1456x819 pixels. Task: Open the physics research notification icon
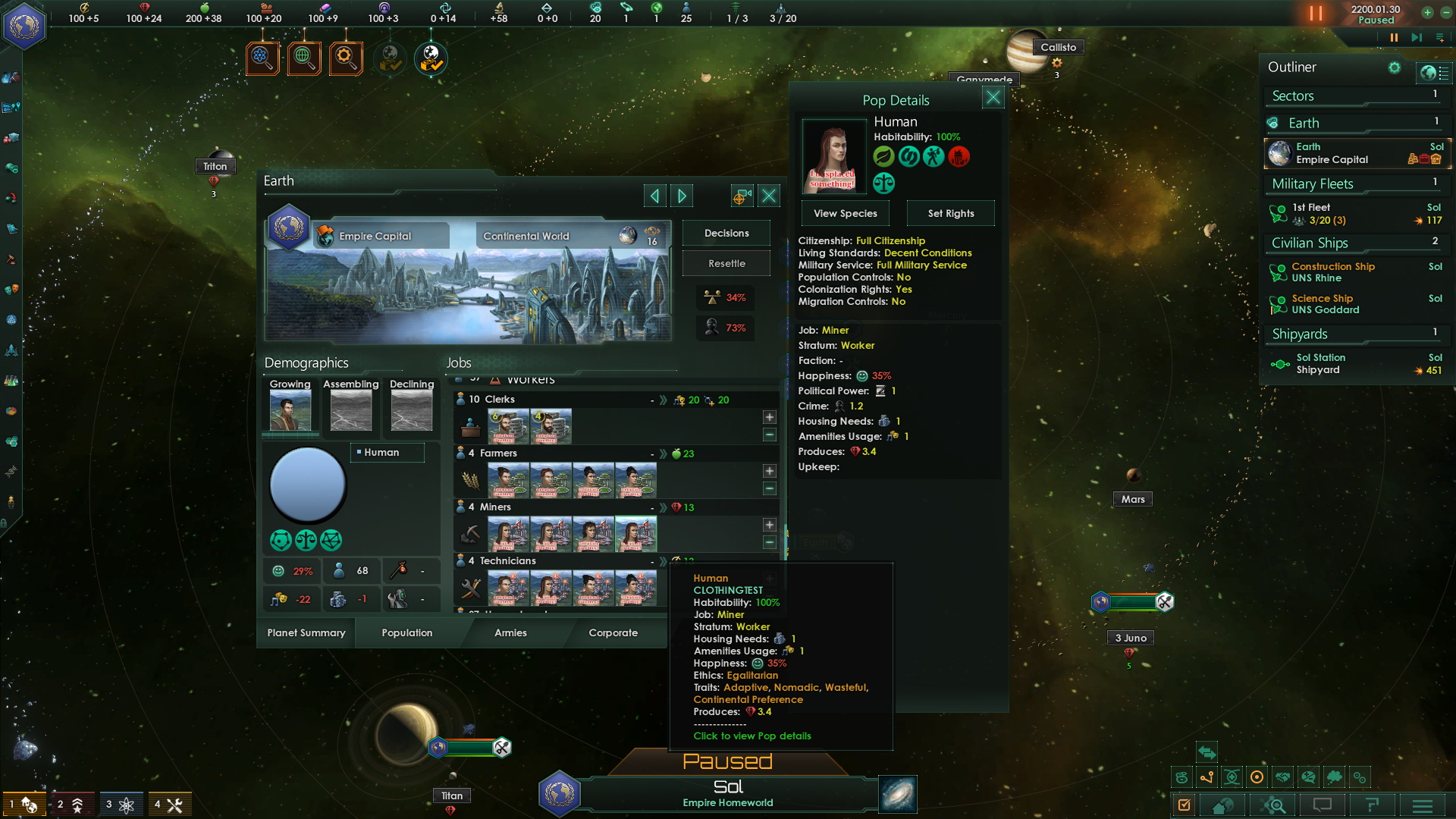(x=262, y=58)
